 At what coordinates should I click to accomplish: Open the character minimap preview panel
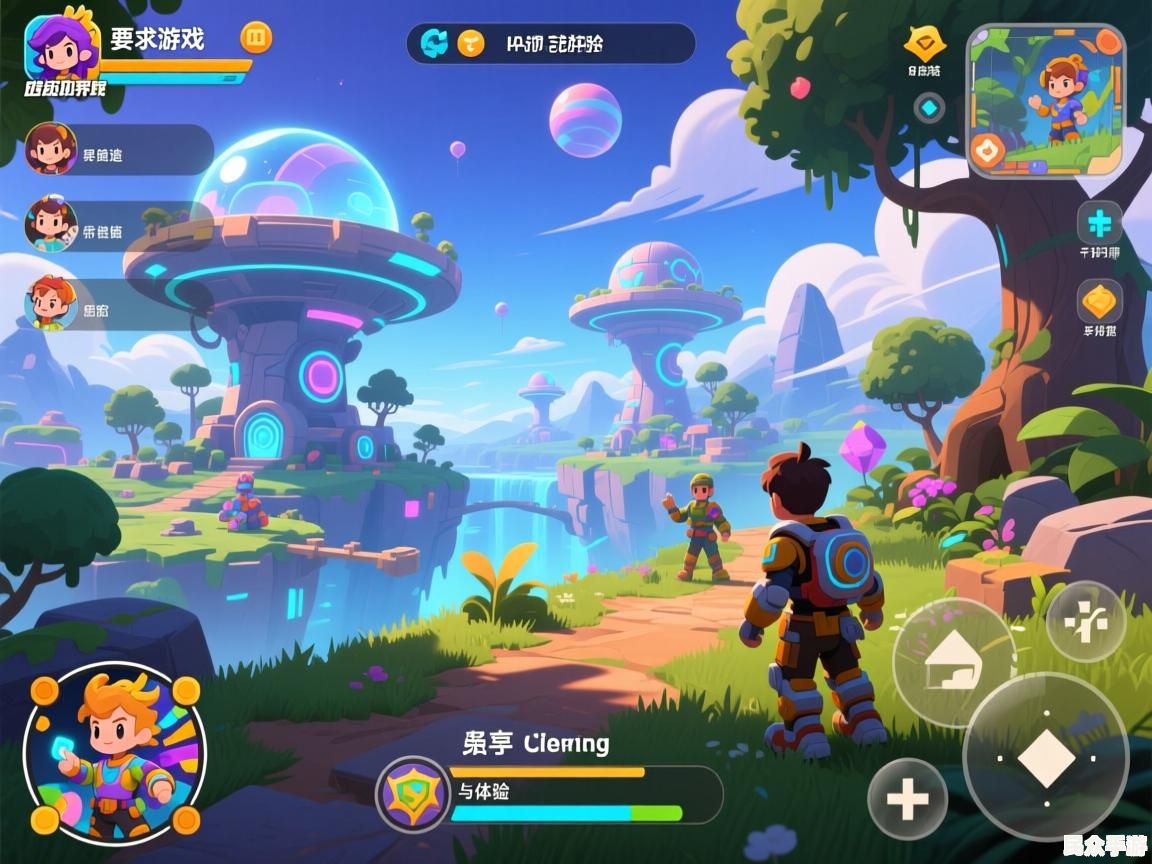coord(1046,100)
